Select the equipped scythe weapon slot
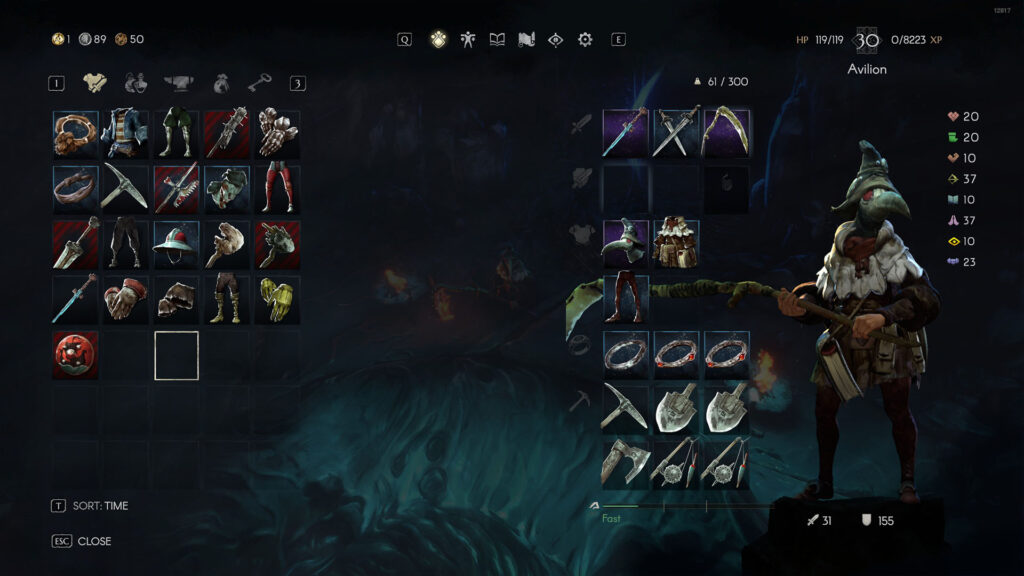Image resolution: width=1024 pixels, height=576 pixels. (726, 133)
